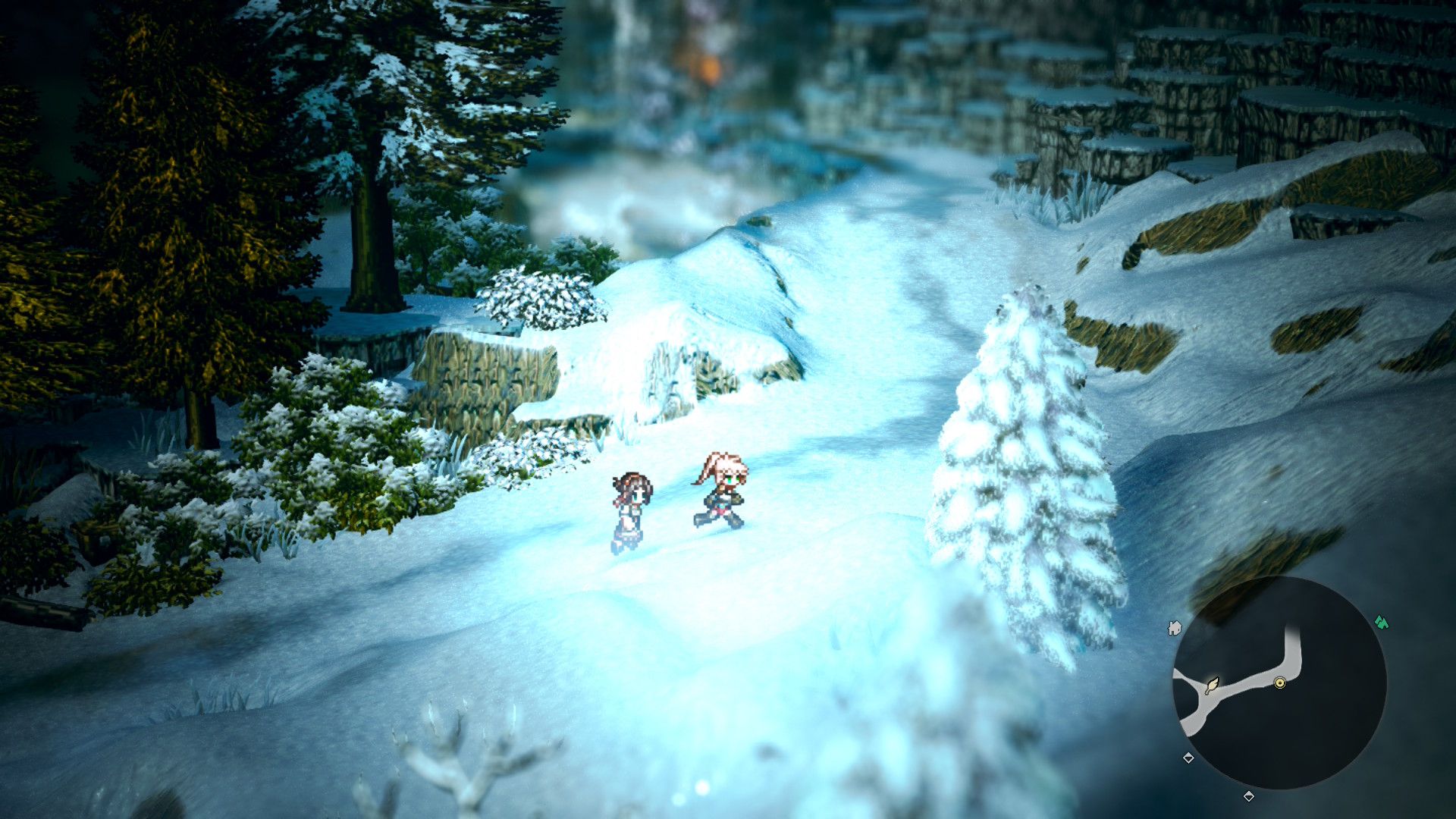Click the leaf player marker on the minimap

coord(1213,686)
